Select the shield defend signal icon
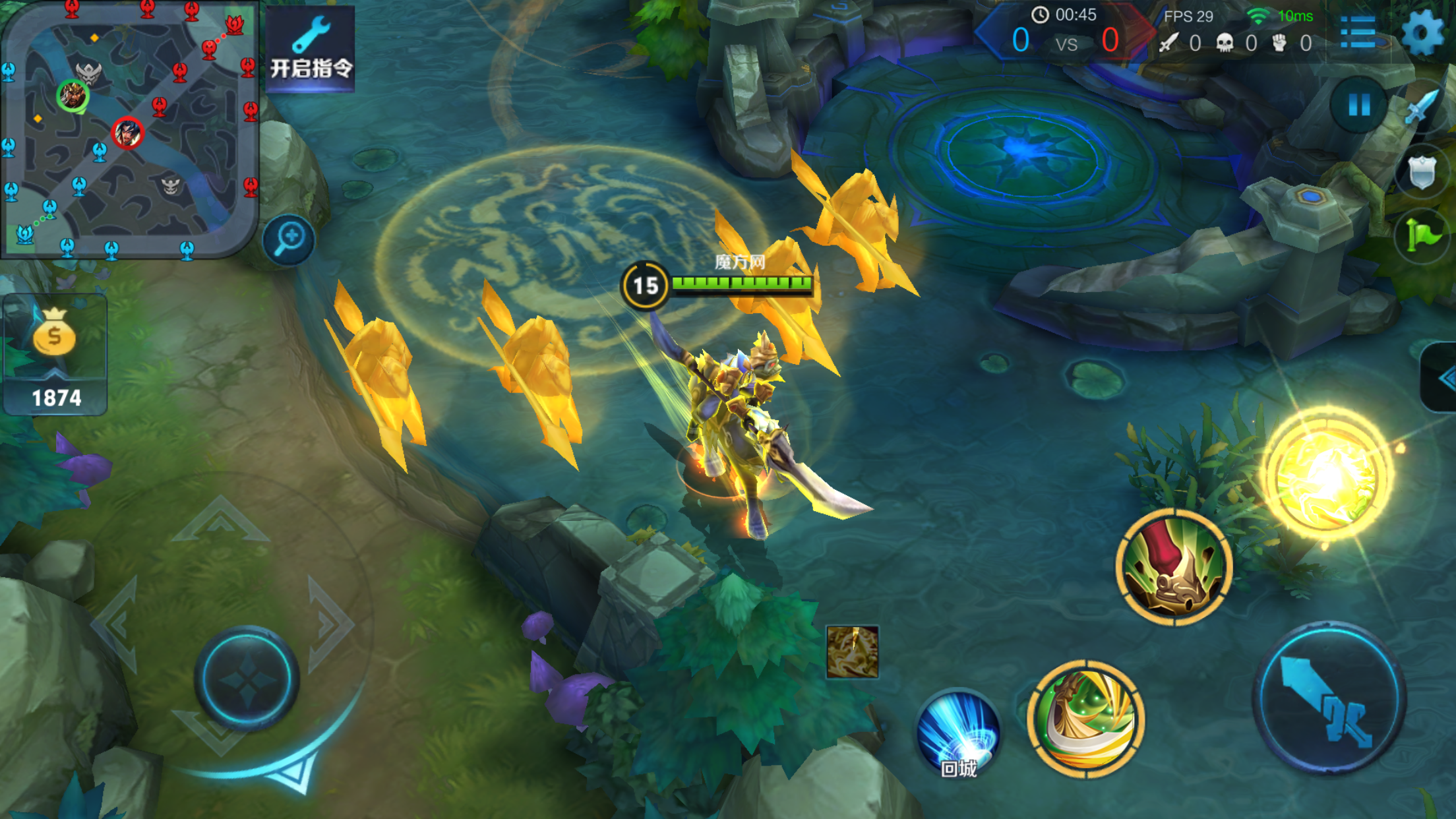Image resolution: width=1456 pixels, height=819 pixels. (1422, 171)
